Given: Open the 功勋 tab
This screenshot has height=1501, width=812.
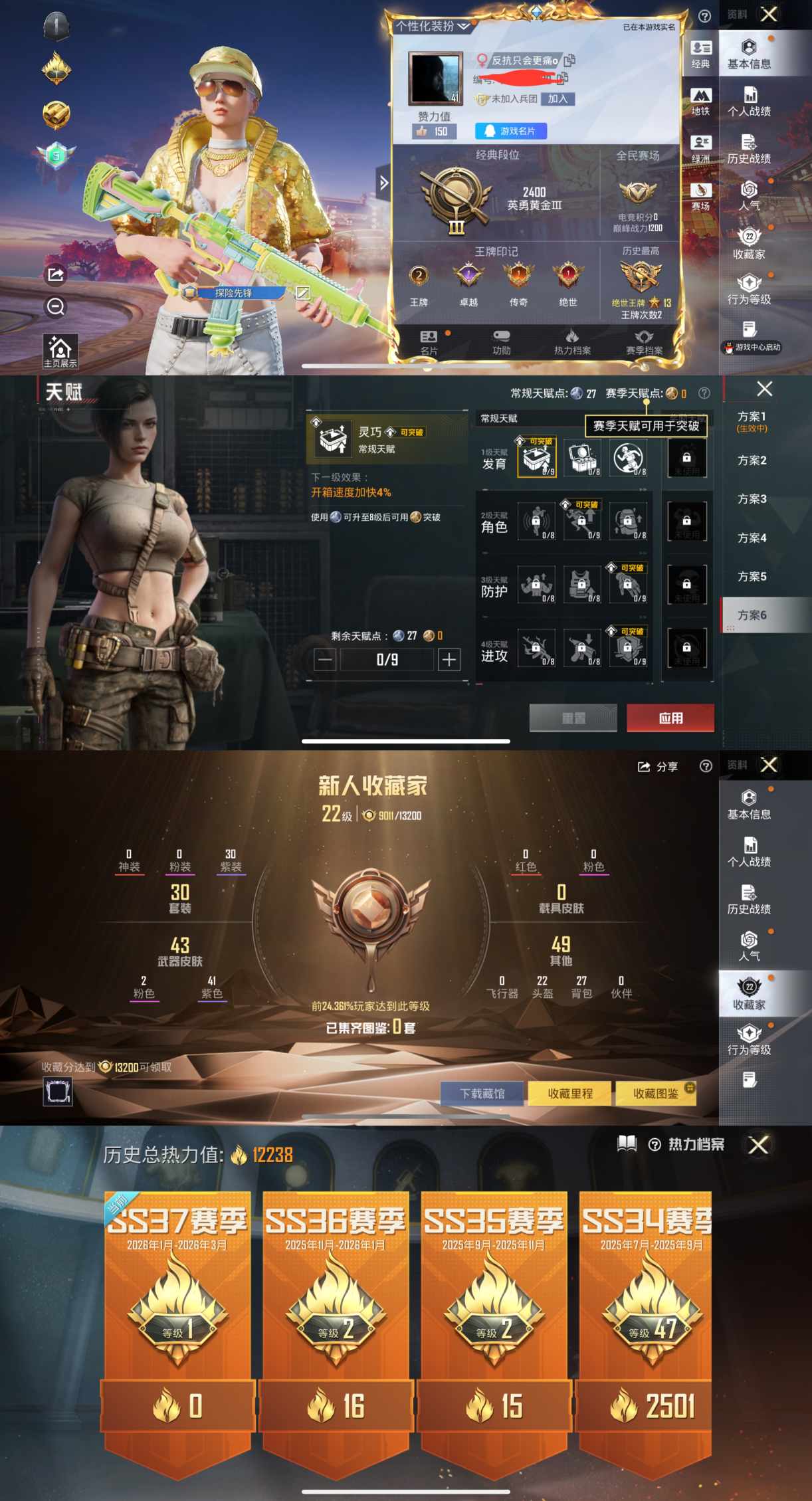Looking at the screenshot, I should click(502, 342).
